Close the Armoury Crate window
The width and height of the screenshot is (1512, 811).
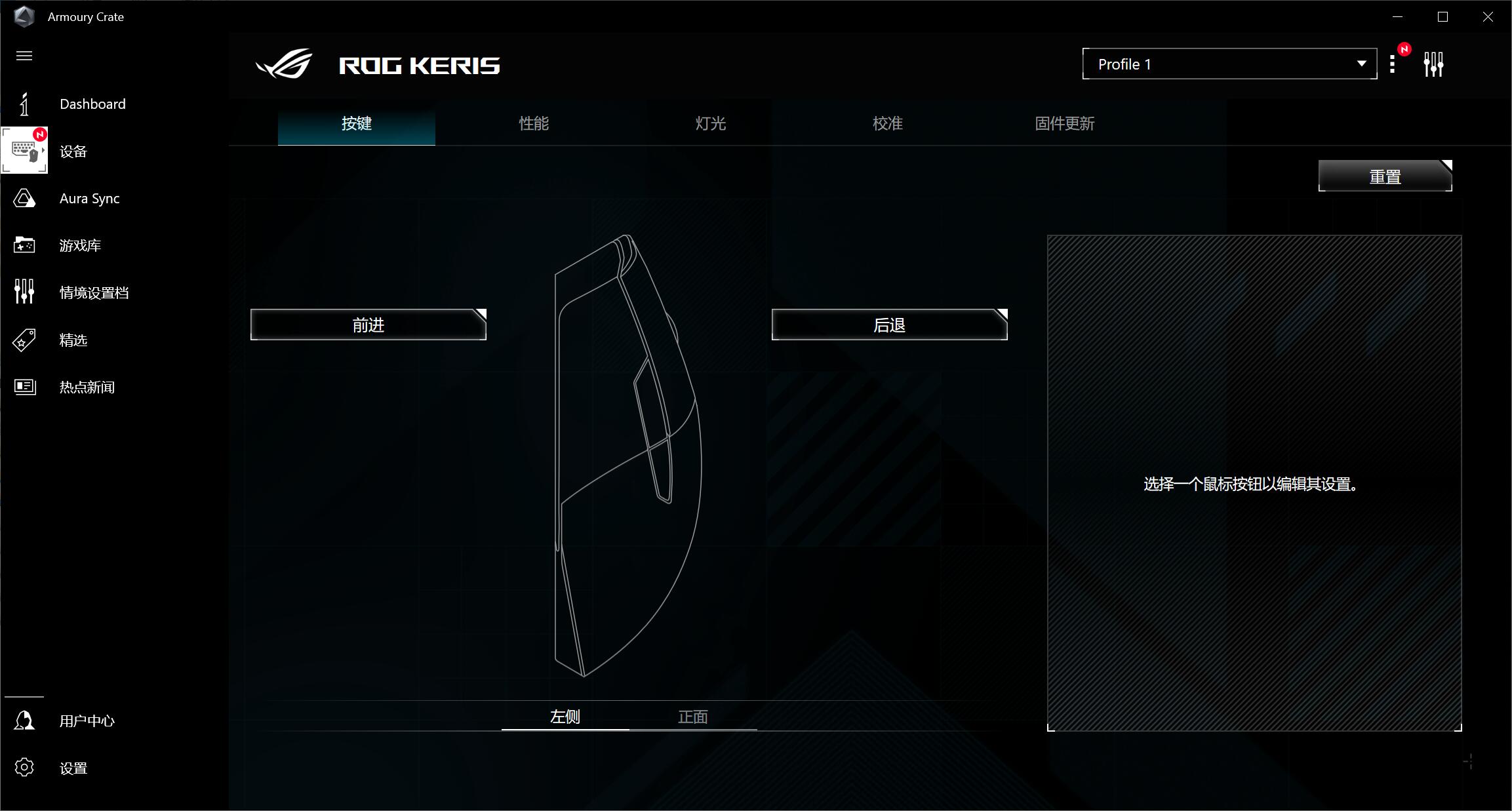[x=1488, y=17]
